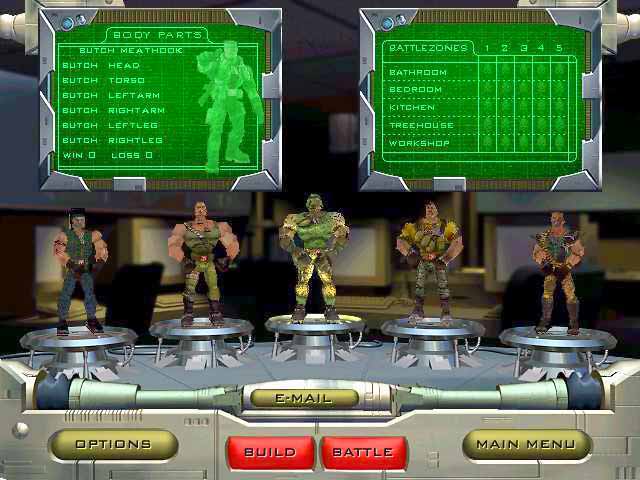Image resolution: width=640 pixels, height=480 pixels.
Task: Return to the Main Menu
Action: 525,444
